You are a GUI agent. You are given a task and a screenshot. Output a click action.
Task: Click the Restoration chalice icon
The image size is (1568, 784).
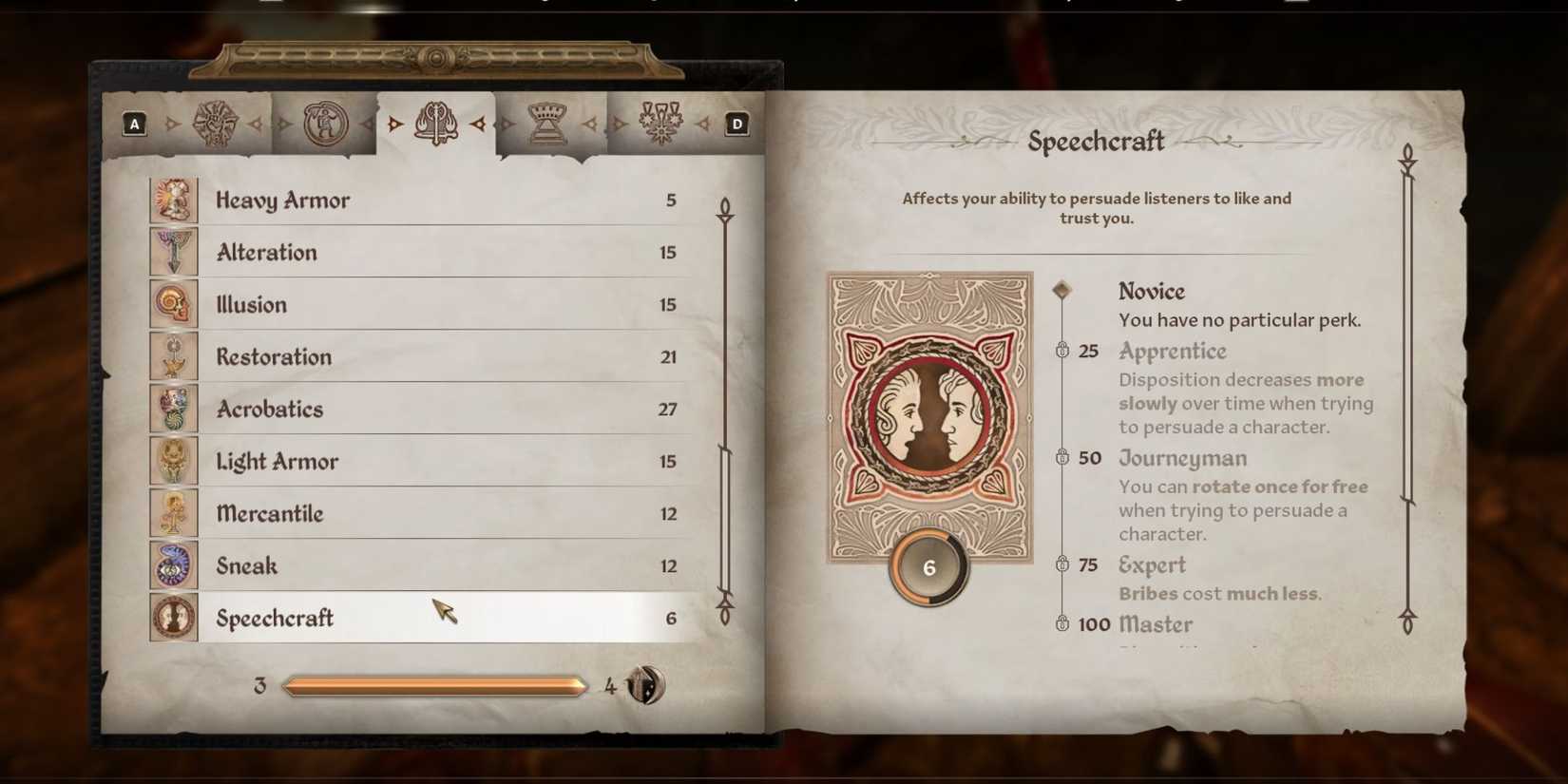coord(174,356)
